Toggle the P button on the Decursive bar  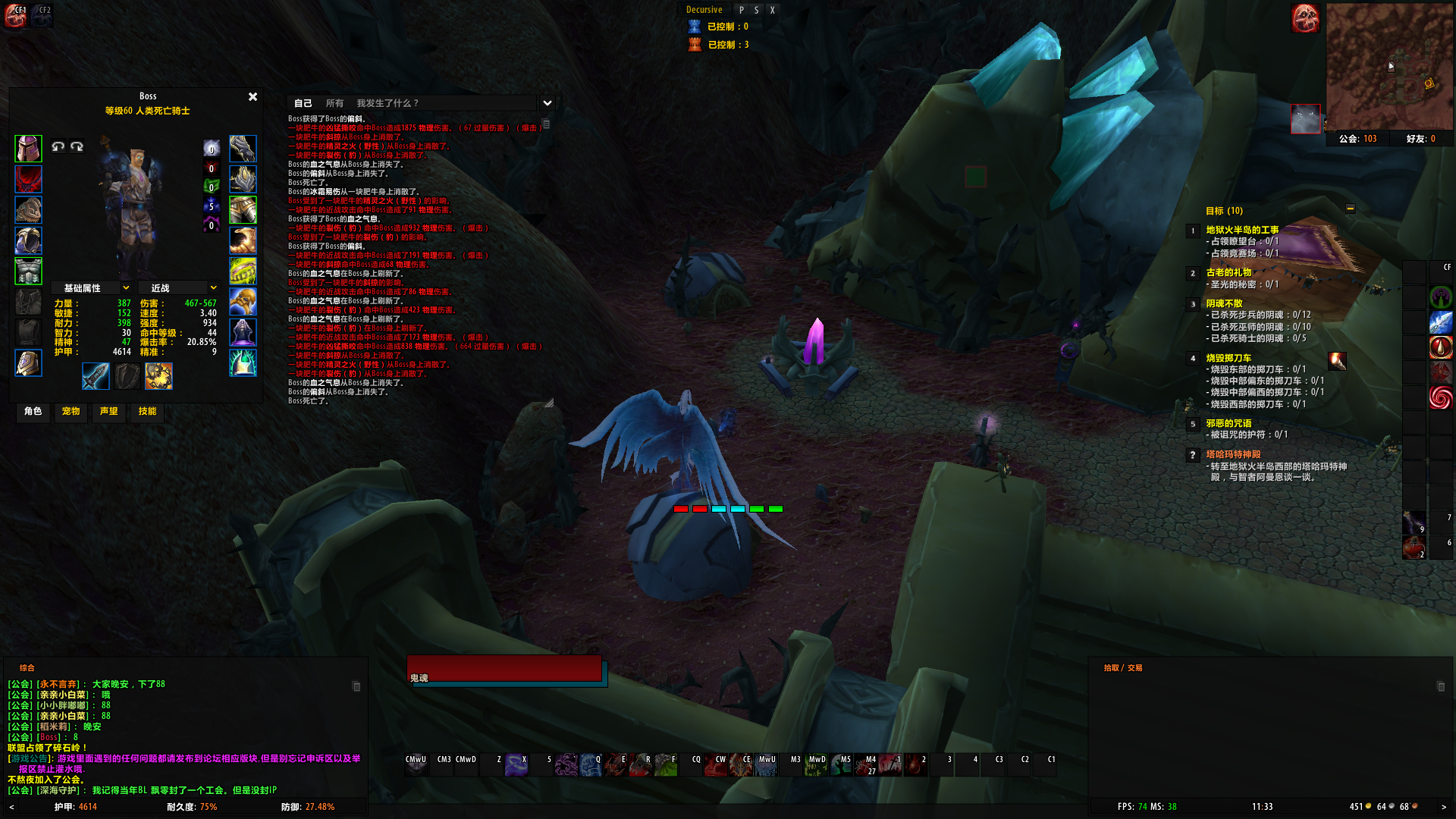741,10
